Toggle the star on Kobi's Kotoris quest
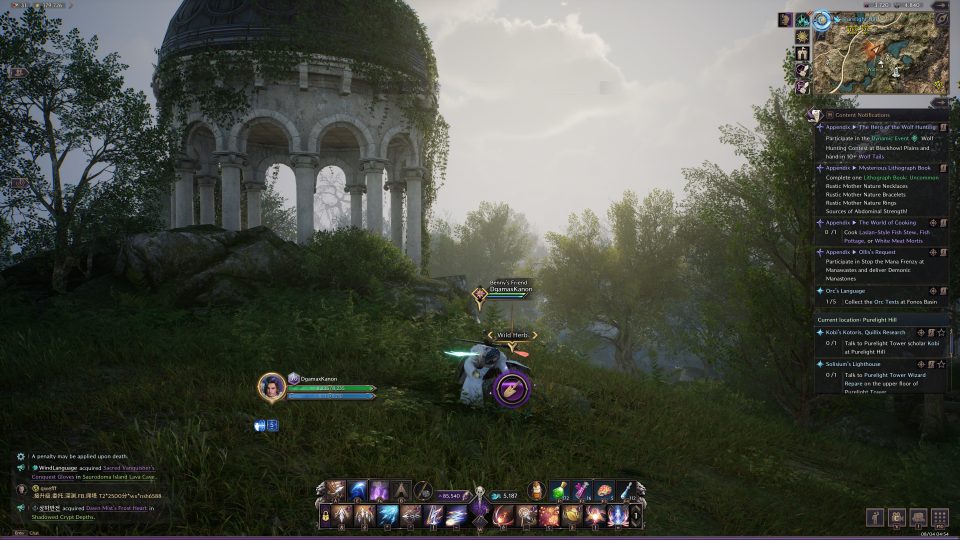Viewport: 960px width, 540px height. (x=941, y=332)
